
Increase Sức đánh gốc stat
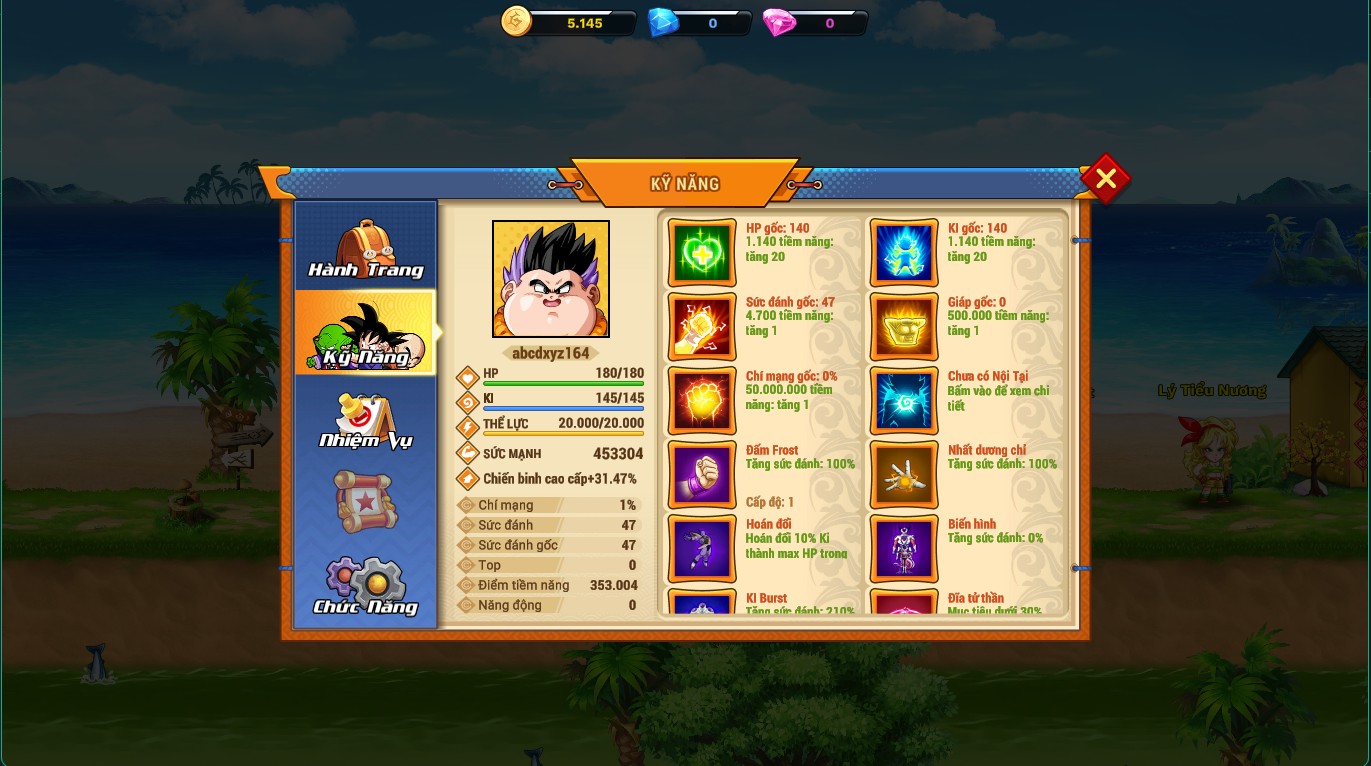coord(702,327)
